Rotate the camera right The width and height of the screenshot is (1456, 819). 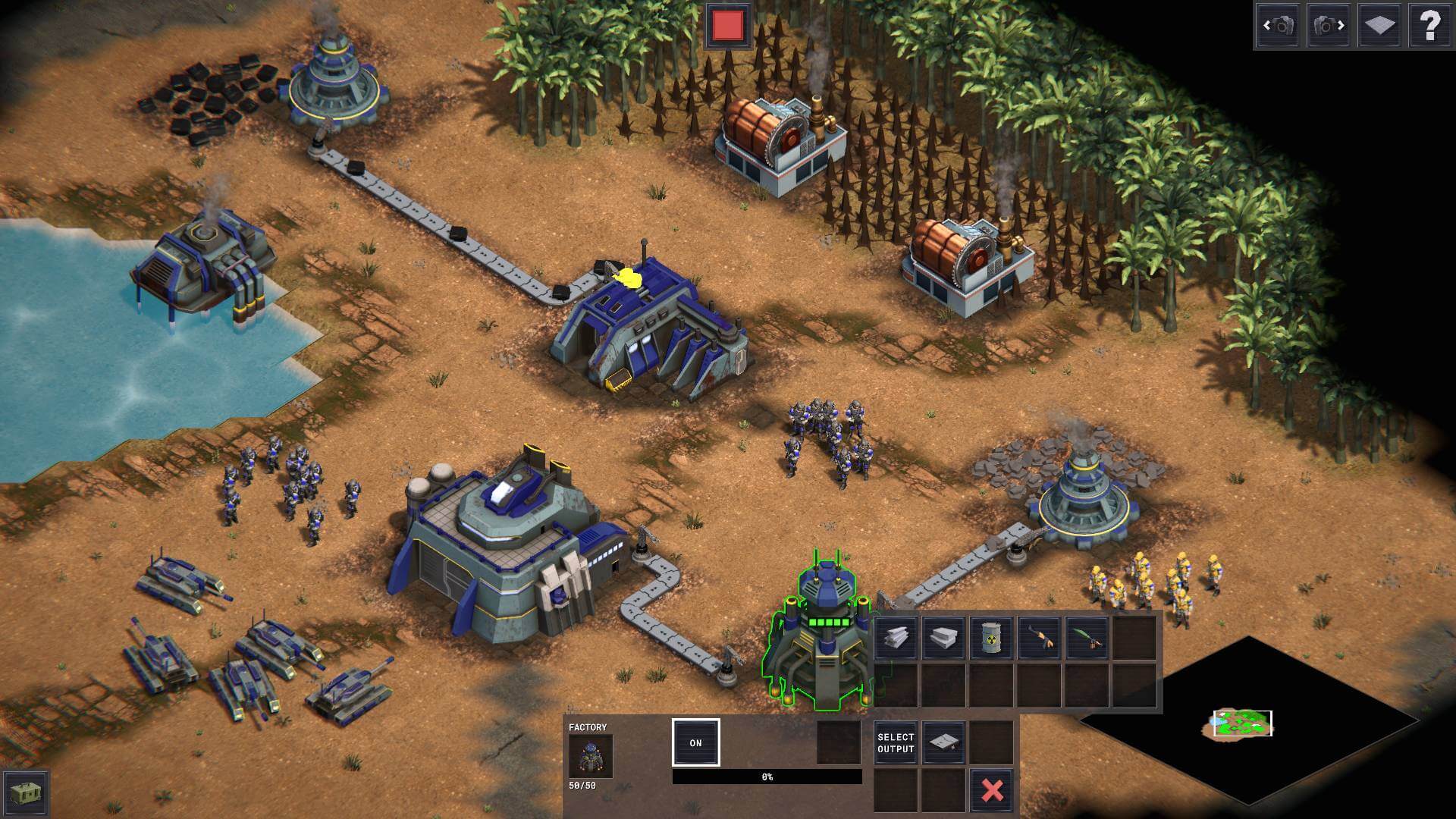[1329, 26]
